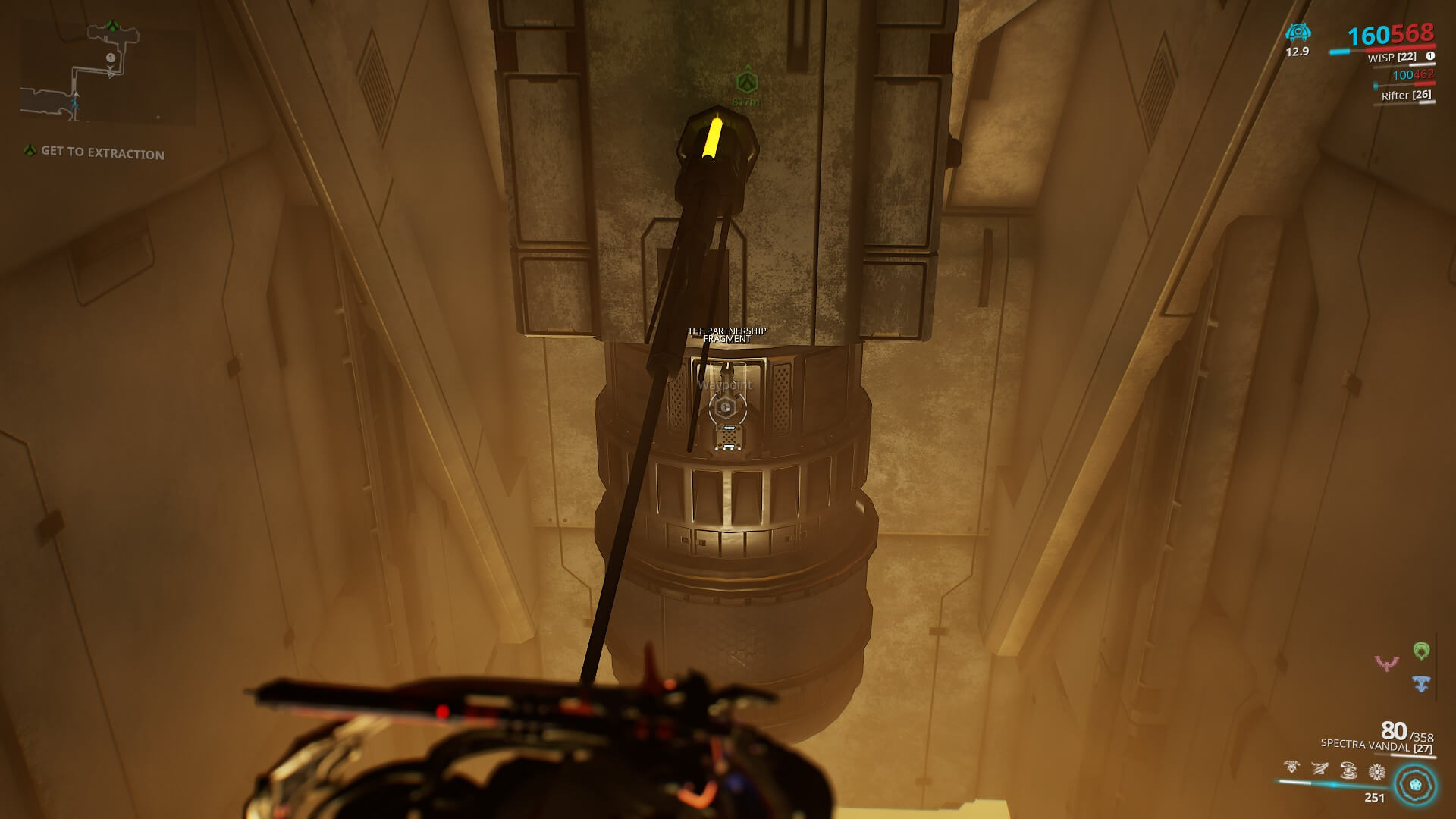
Task: Click the blue sentinel buff icon
Action: [x=1298, y=33]
